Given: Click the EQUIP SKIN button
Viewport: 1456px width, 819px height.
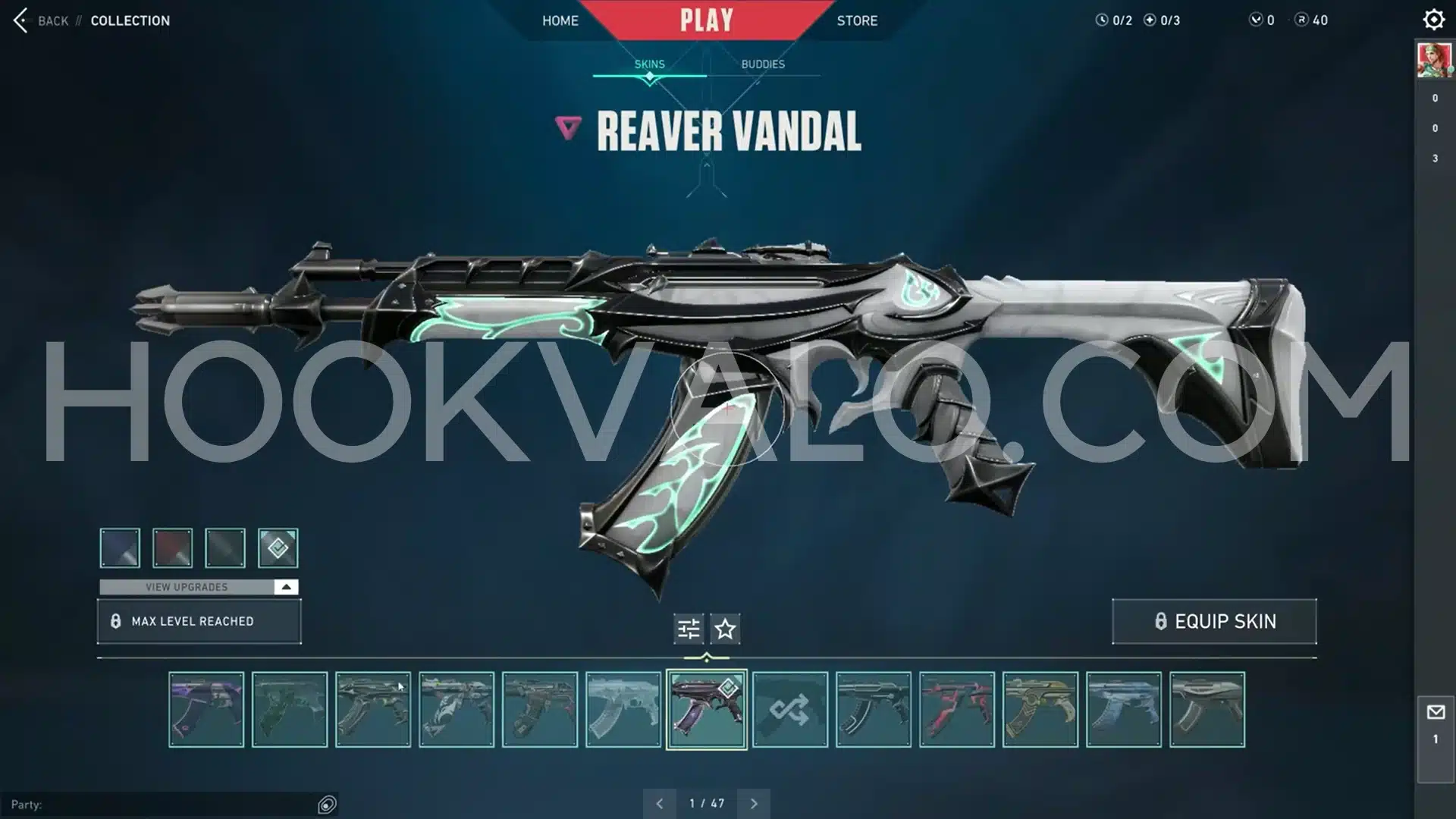Looking at the screenshot, I should 1214,621.
